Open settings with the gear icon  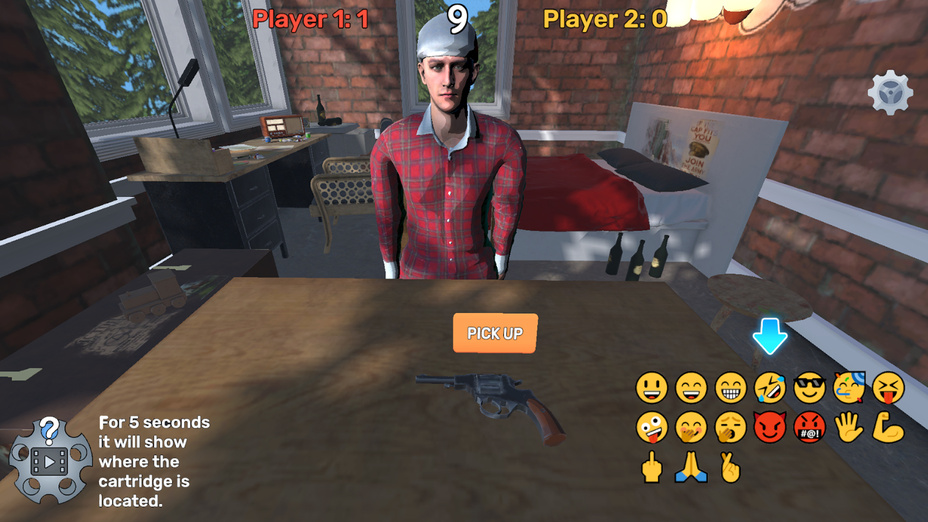889,94
